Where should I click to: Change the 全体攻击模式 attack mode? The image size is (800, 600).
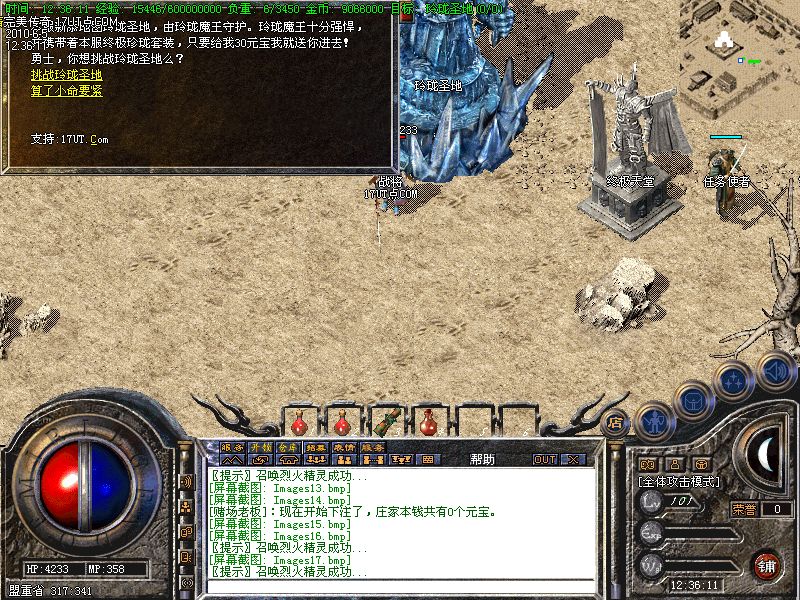pos(679,481)
